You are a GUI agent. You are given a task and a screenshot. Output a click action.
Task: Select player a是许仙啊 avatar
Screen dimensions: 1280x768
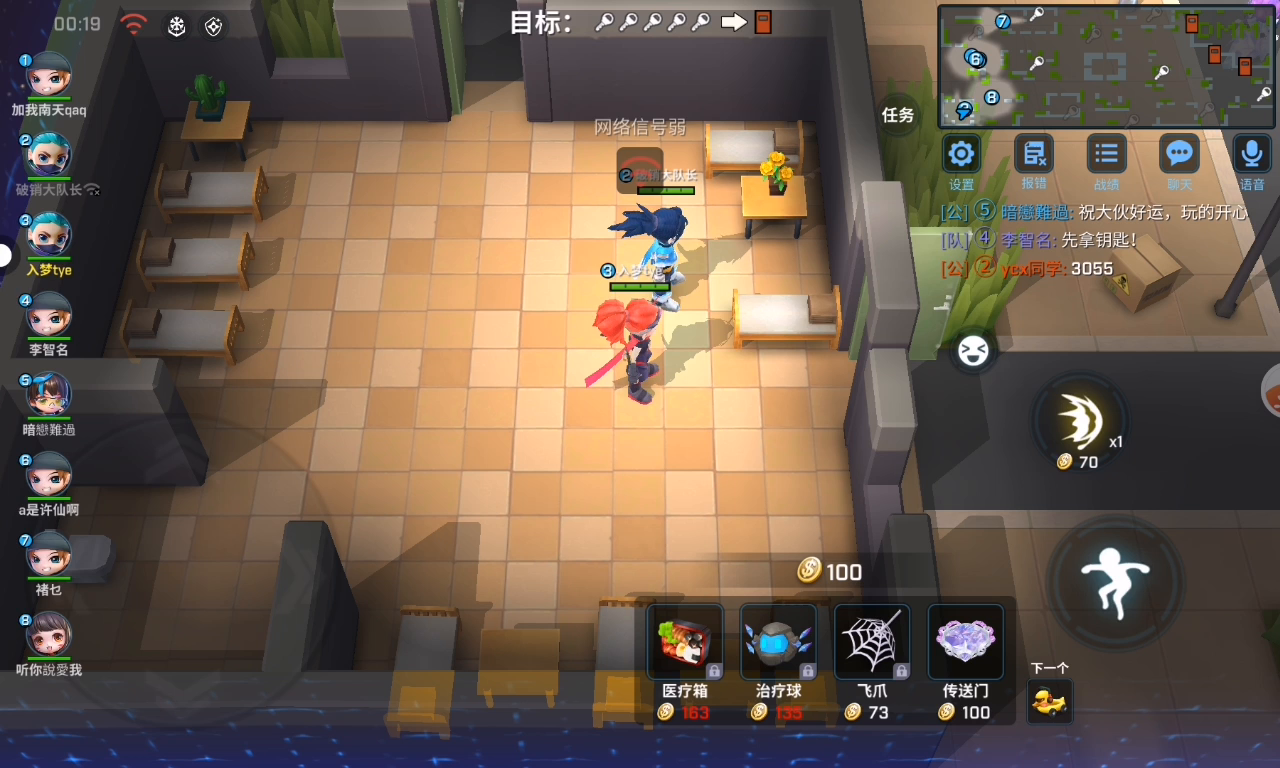tap(48, 475)
